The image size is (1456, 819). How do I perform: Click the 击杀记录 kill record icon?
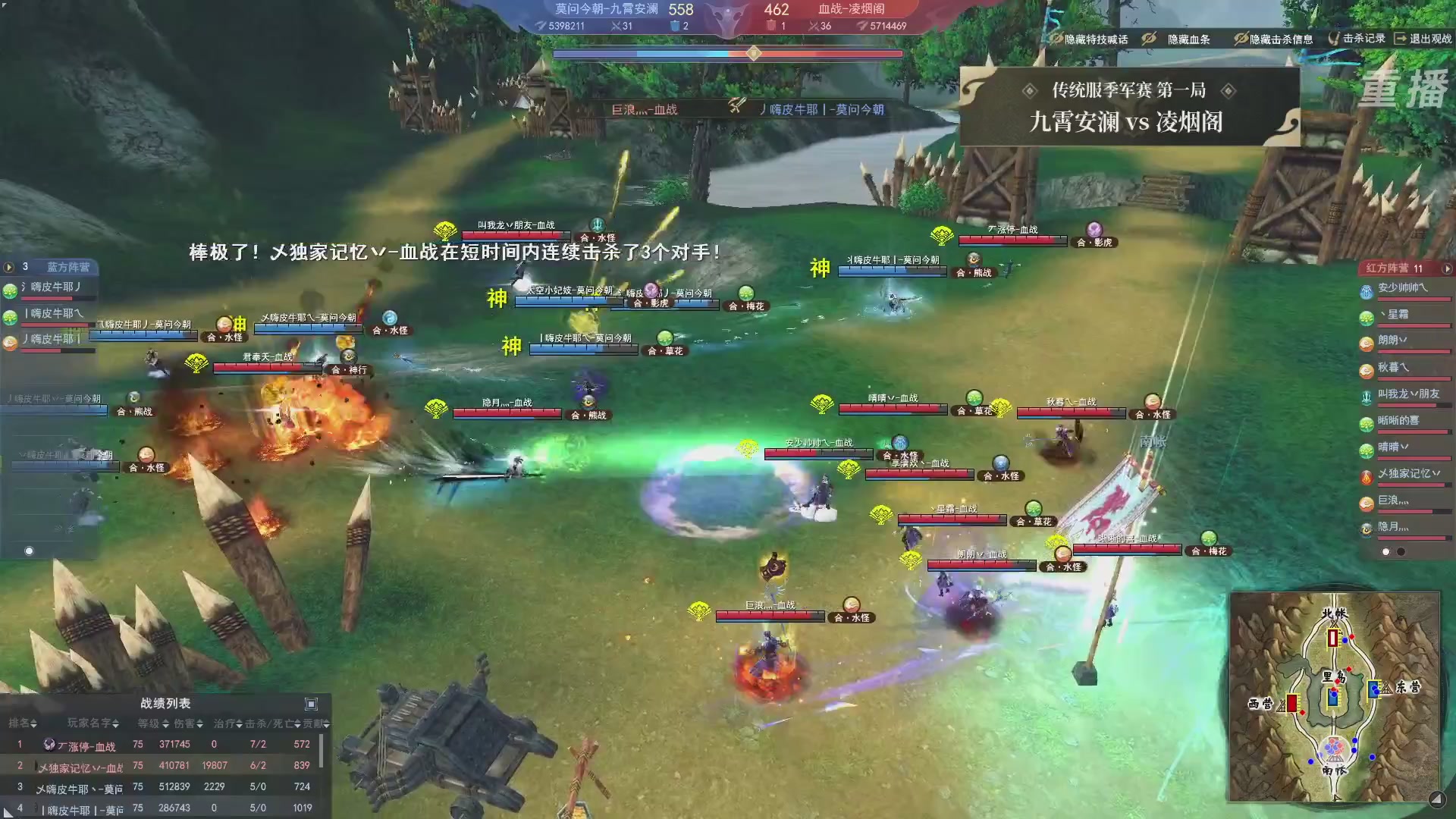coord(1335,39)
